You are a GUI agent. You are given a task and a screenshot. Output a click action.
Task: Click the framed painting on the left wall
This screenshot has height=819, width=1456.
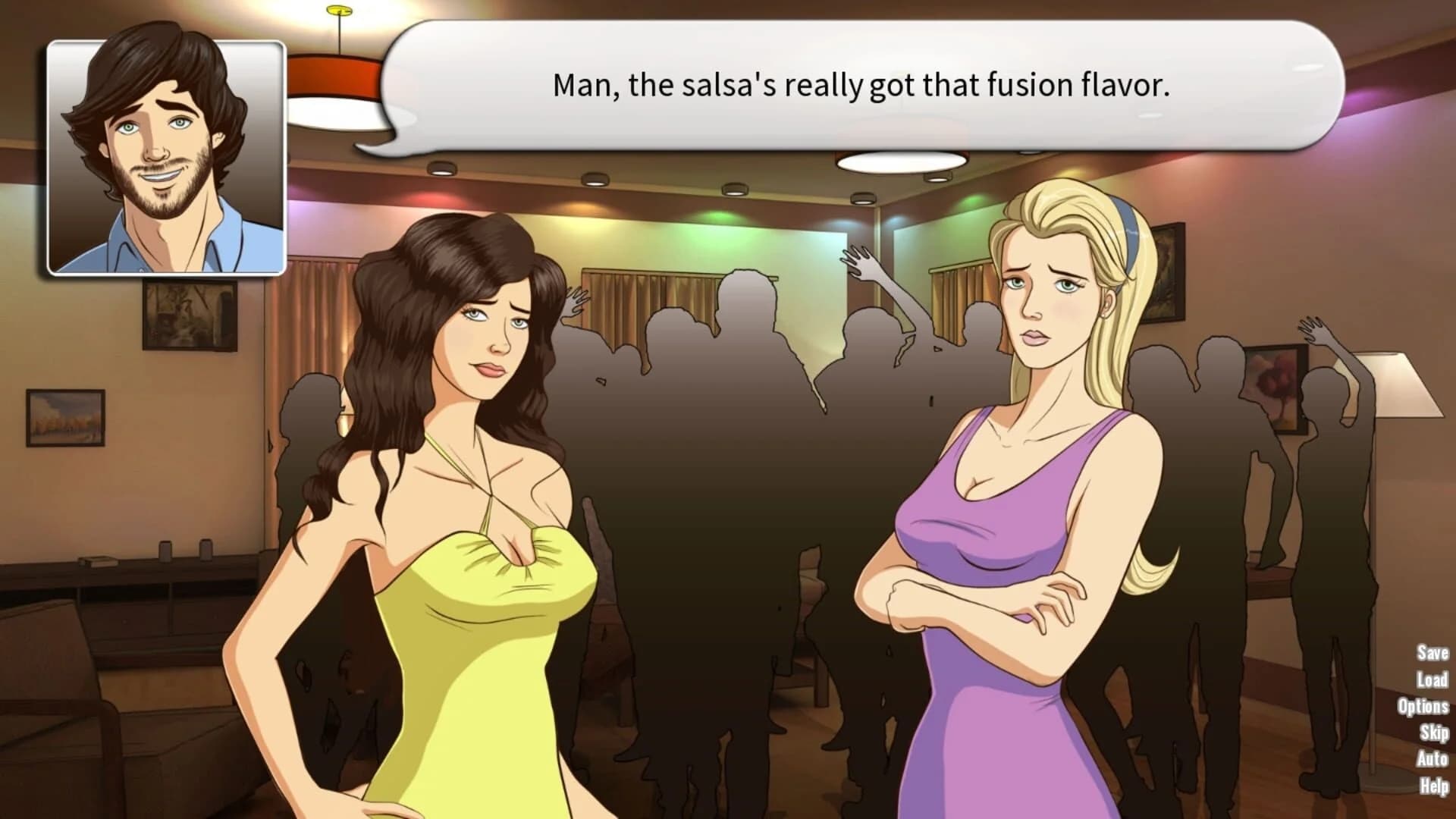click(67, 417)
